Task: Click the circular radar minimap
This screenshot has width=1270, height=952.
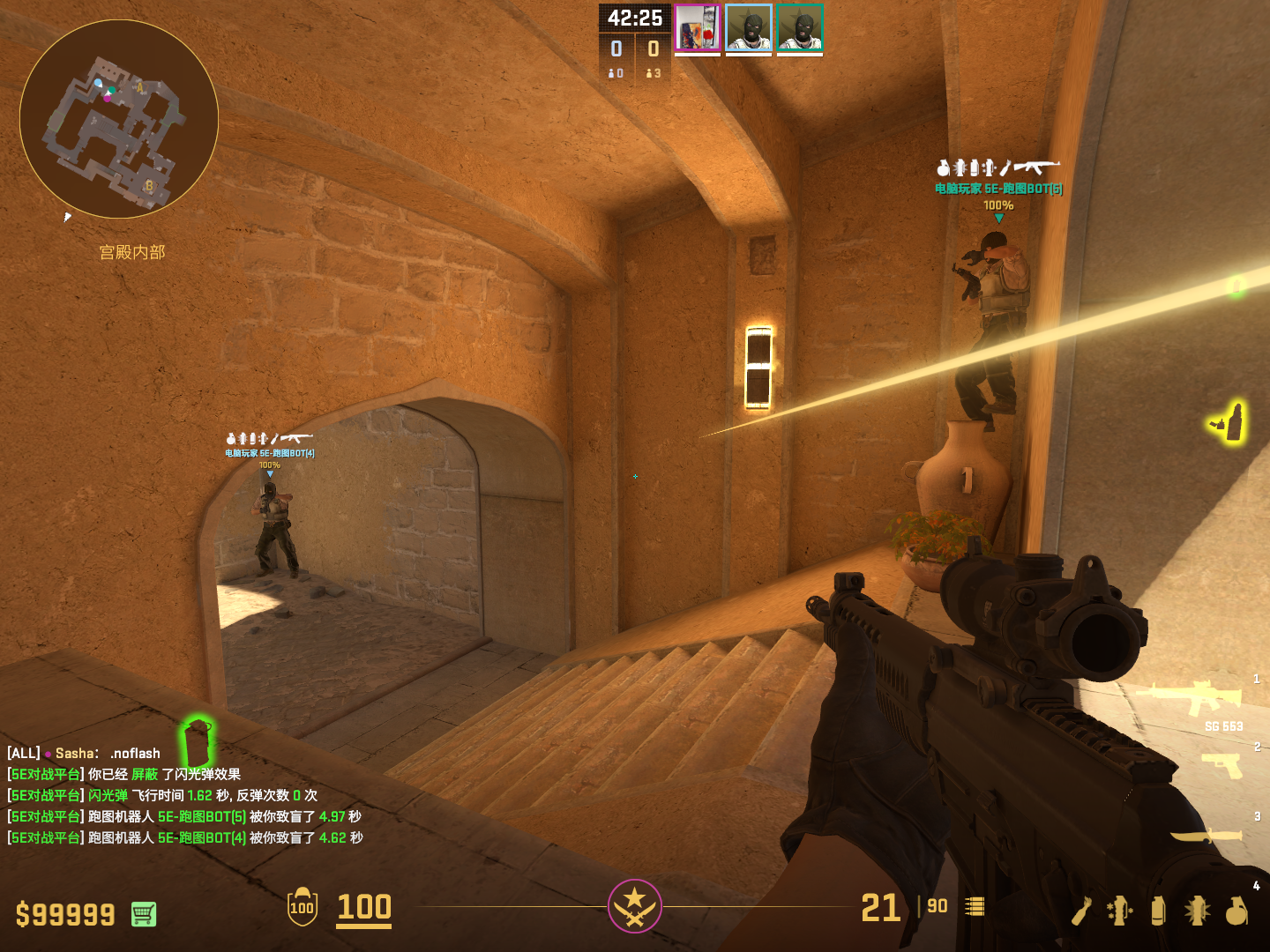Action: tap(119, 119)
